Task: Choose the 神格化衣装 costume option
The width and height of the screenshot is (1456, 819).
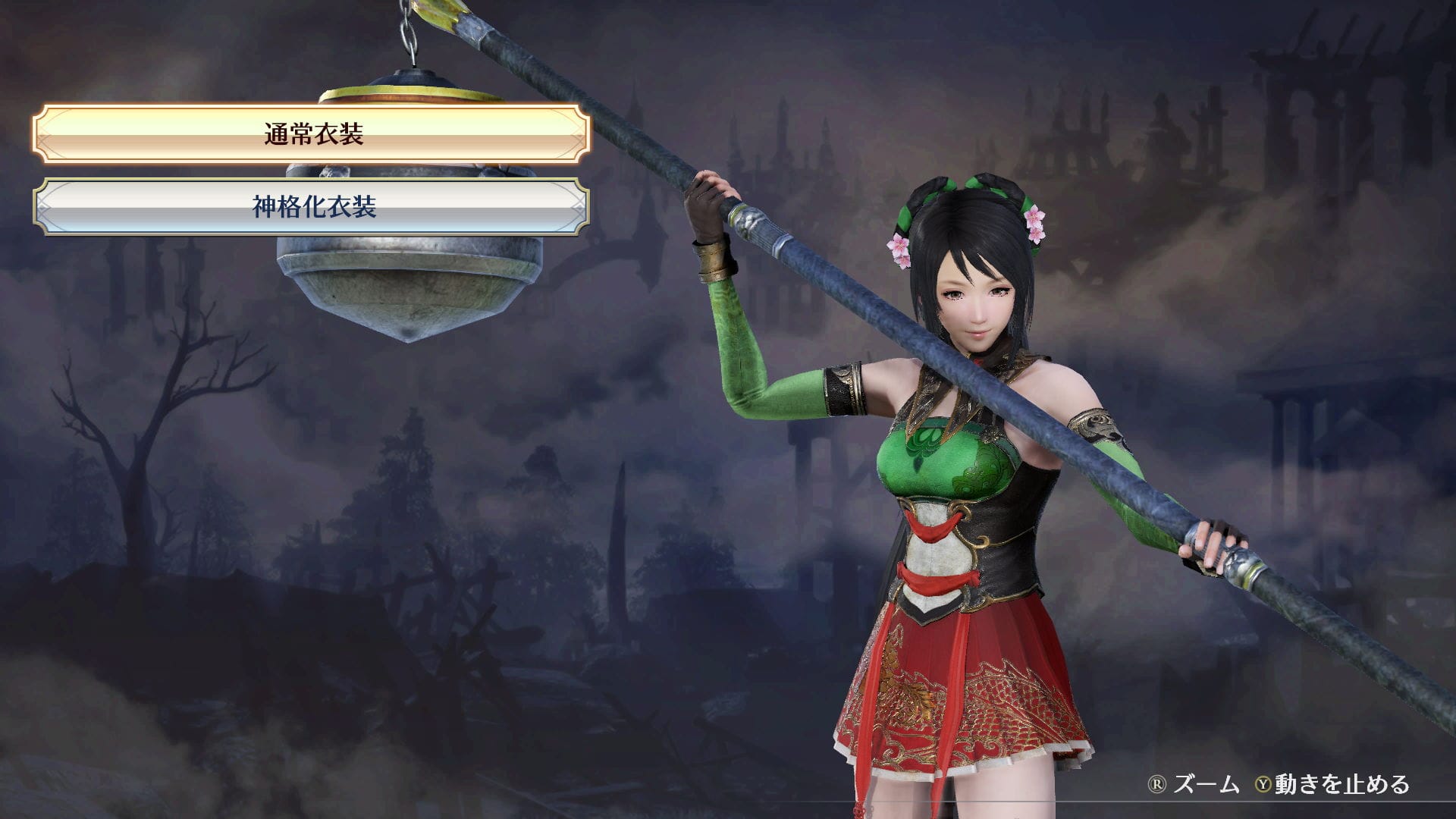Action: click(312, 206)
